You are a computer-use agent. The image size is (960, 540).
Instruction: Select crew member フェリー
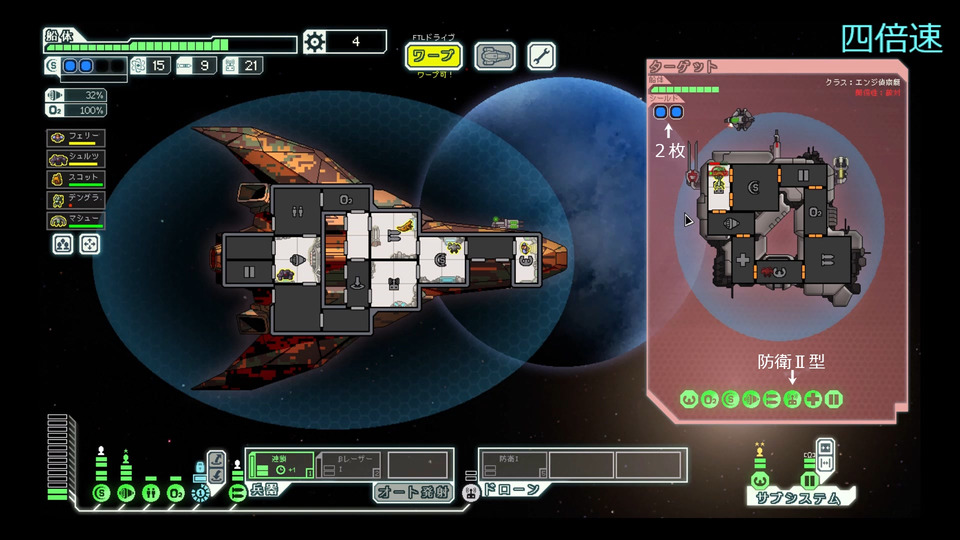[76, 138]
